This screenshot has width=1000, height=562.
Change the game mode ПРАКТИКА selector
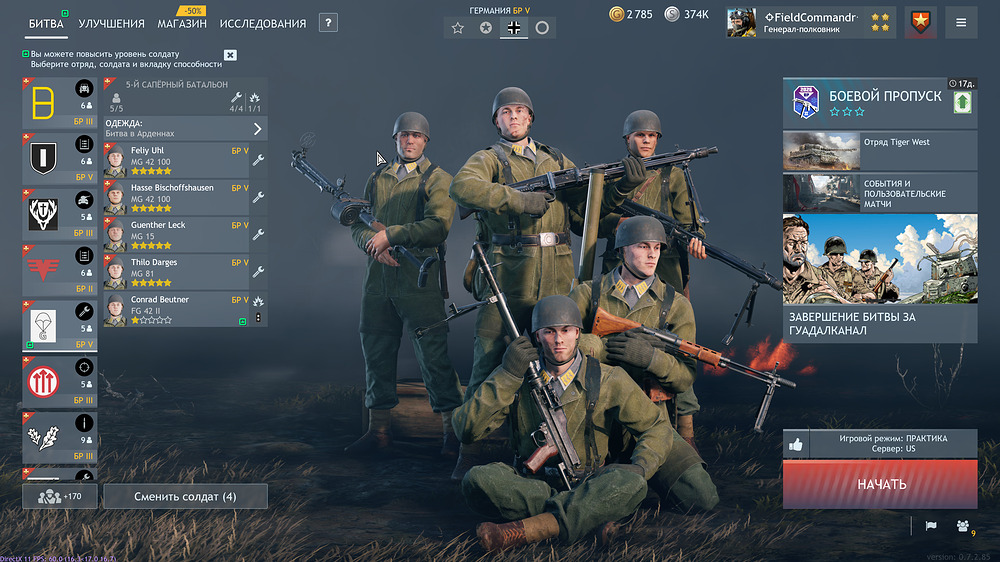892,444
